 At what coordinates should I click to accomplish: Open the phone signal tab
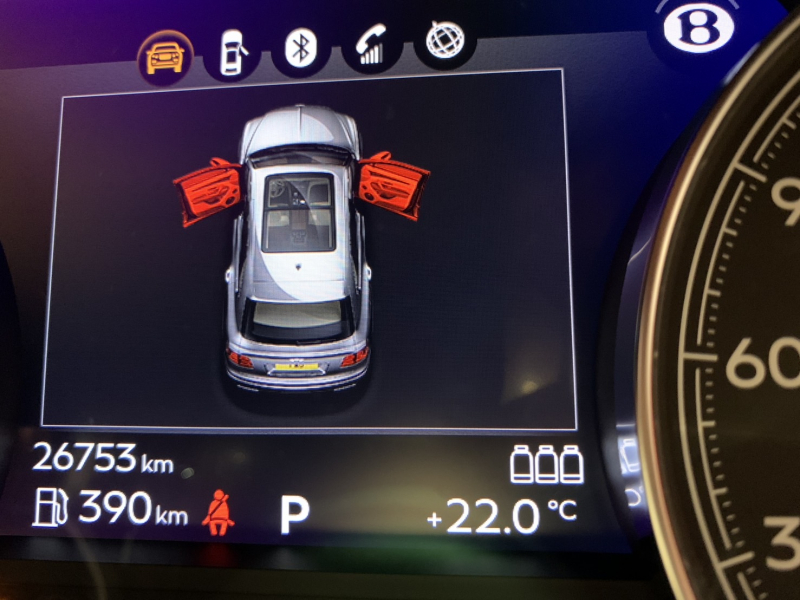[371, 46]
